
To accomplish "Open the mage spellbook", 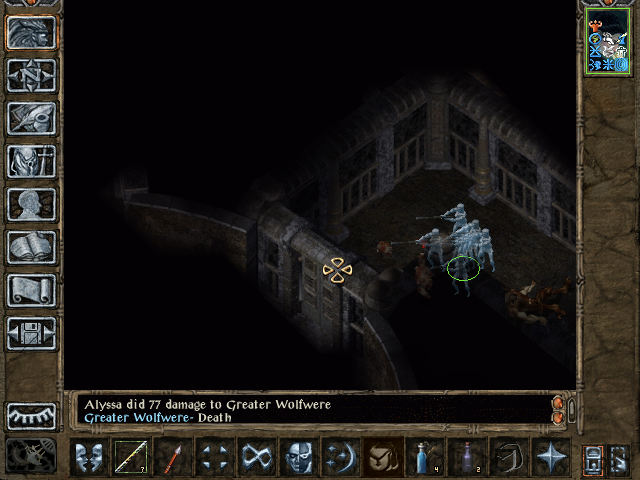I will 32,247.
